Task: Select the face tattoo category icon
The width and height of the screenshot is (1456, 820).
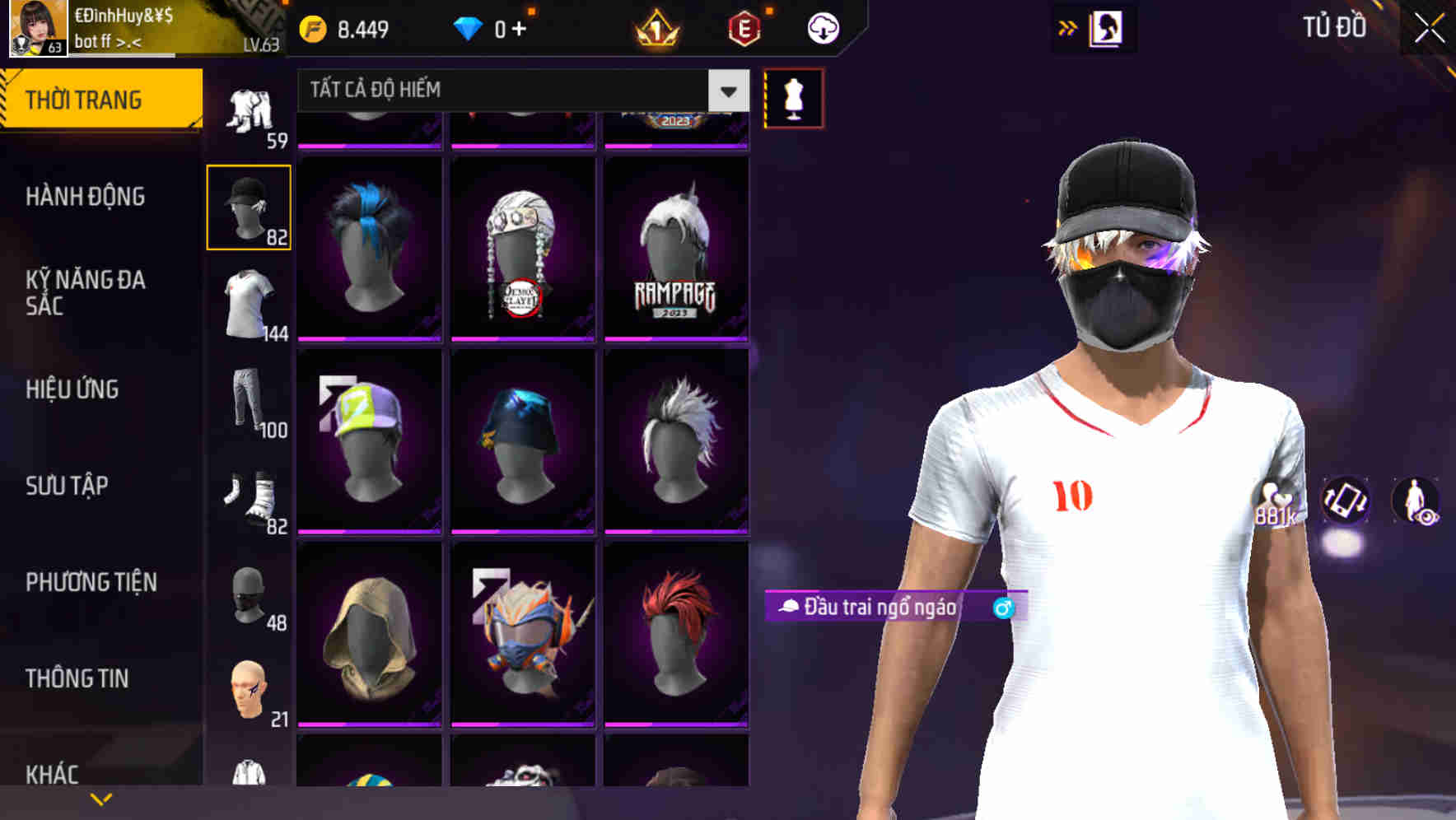Action: [x=248, y=690]
